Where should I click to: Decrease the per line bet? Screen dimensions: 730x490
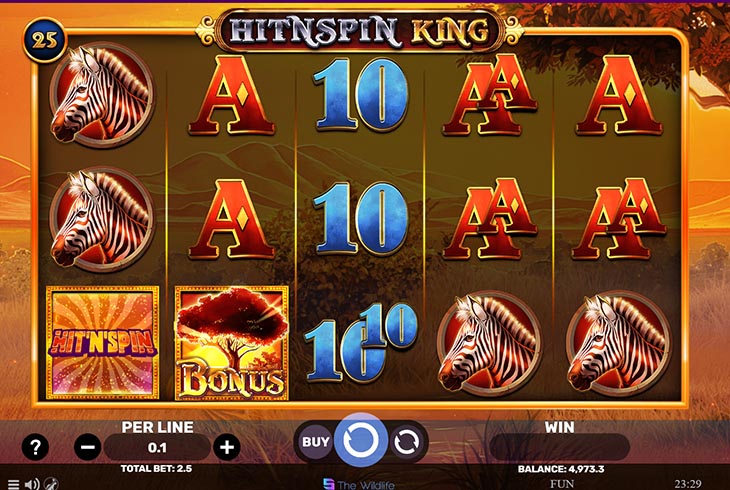click(87, 447)
